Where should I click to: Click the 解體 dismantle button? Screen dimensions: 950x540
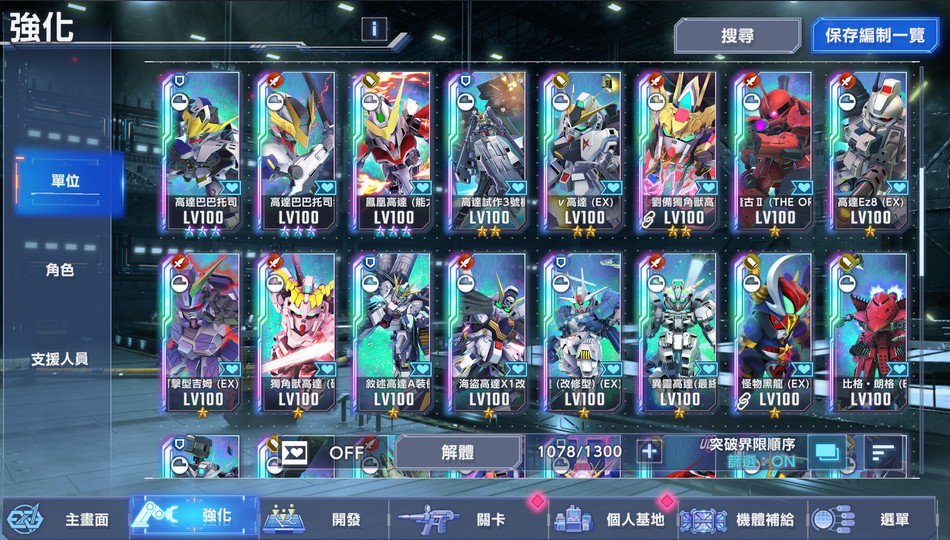(x=457, y=451)
